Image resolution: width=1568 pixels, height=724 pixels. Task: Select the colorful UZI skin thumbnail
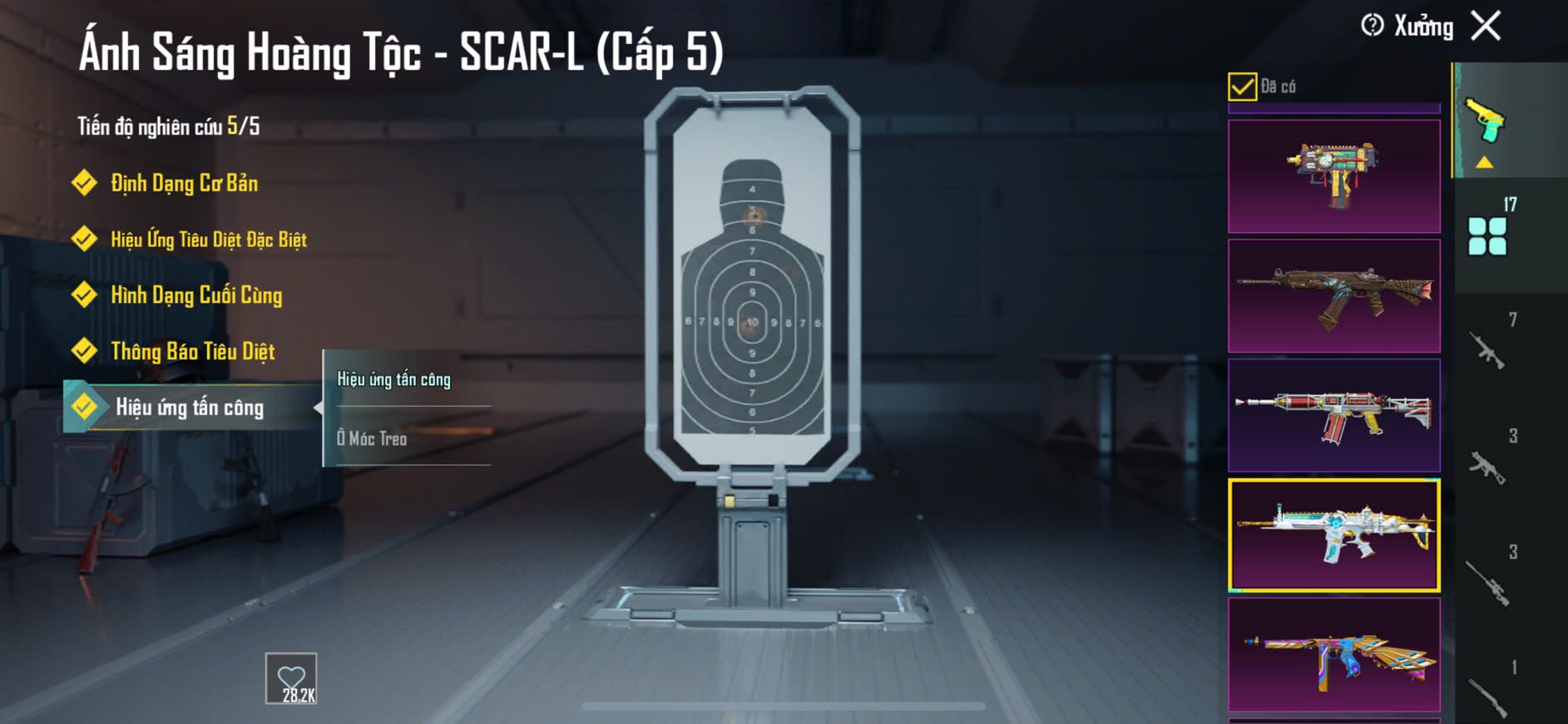pyautogui.click(x=1333, y=176)
